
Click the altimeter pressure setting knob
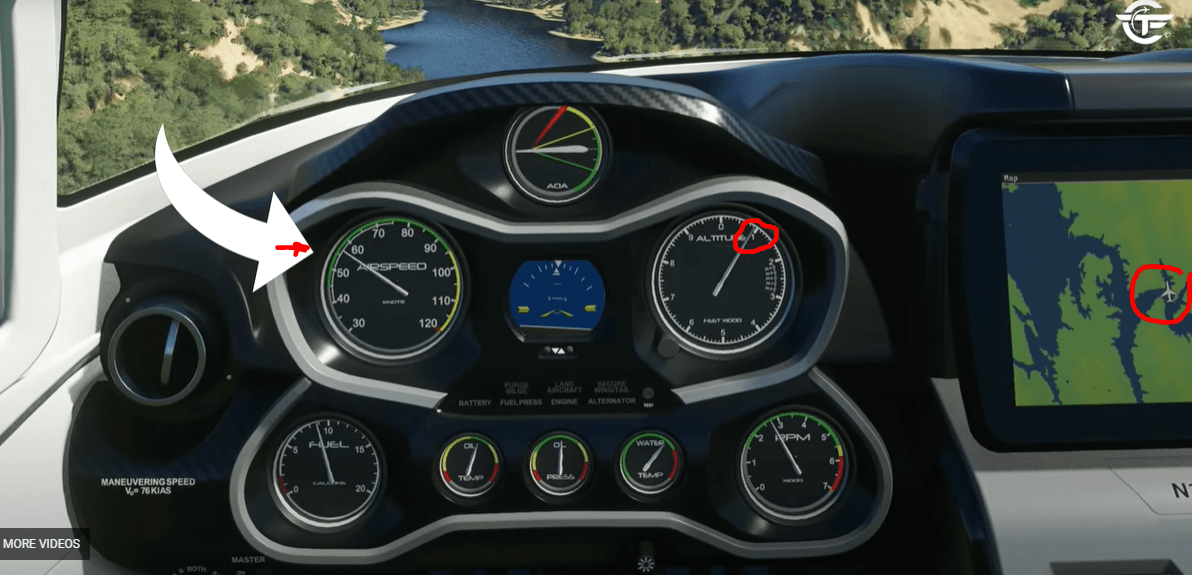pyautogui.click(x=666, y=349)
